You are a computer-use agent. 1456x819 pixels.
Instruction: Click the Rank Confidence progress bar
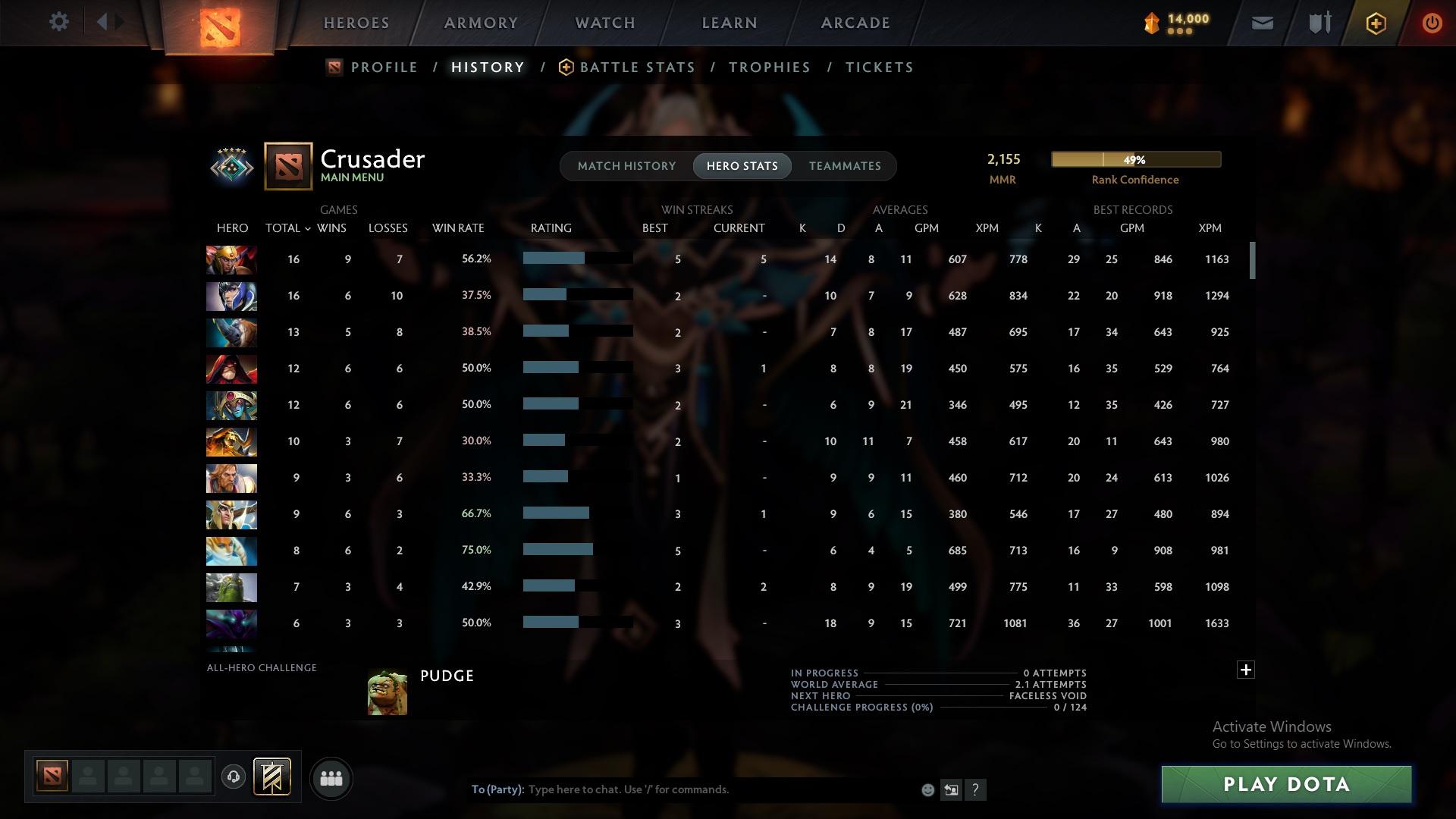(x=1135, y=159)
